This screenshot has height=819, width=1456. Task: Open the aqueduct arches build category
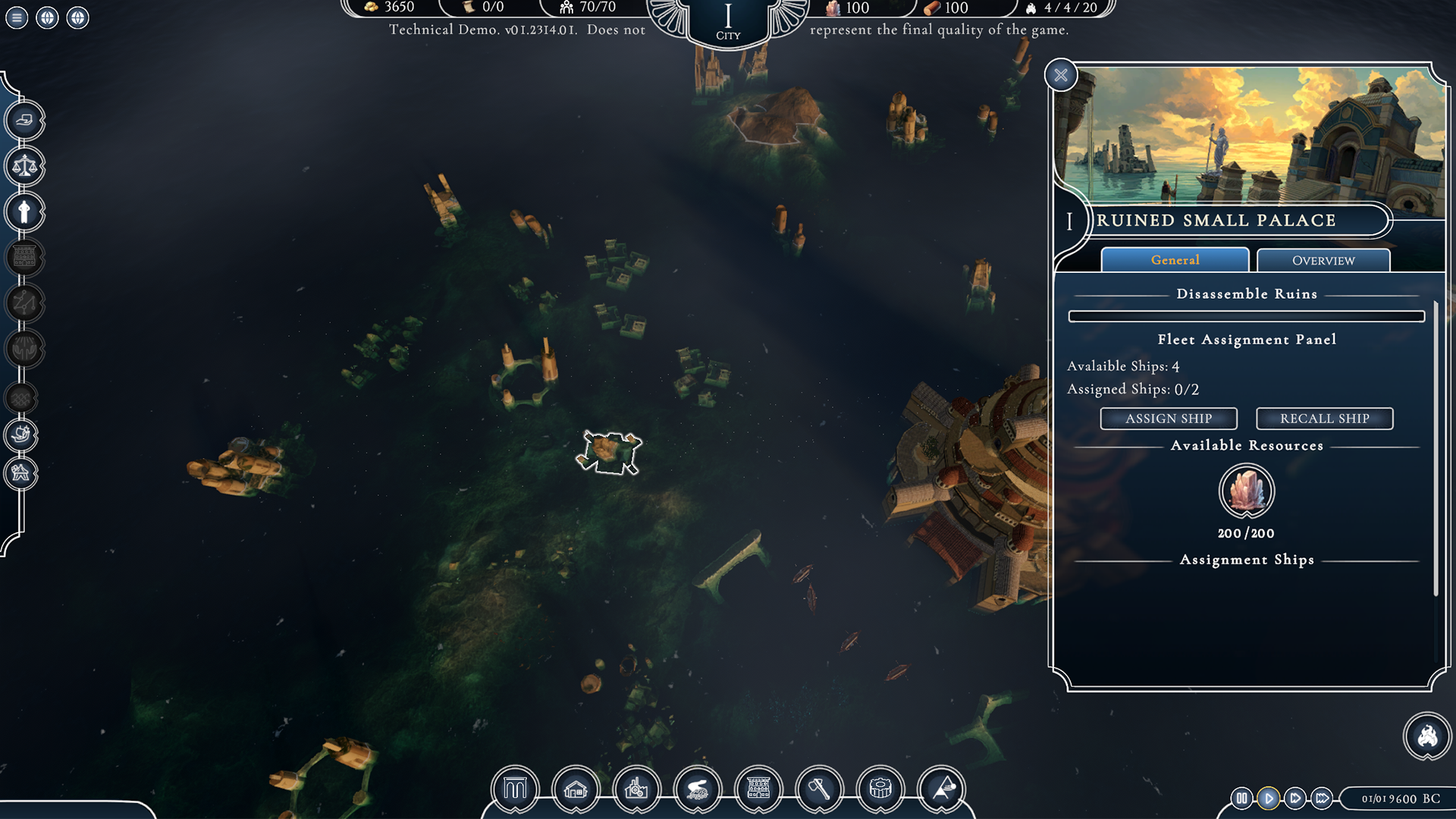tap(515, 789)
